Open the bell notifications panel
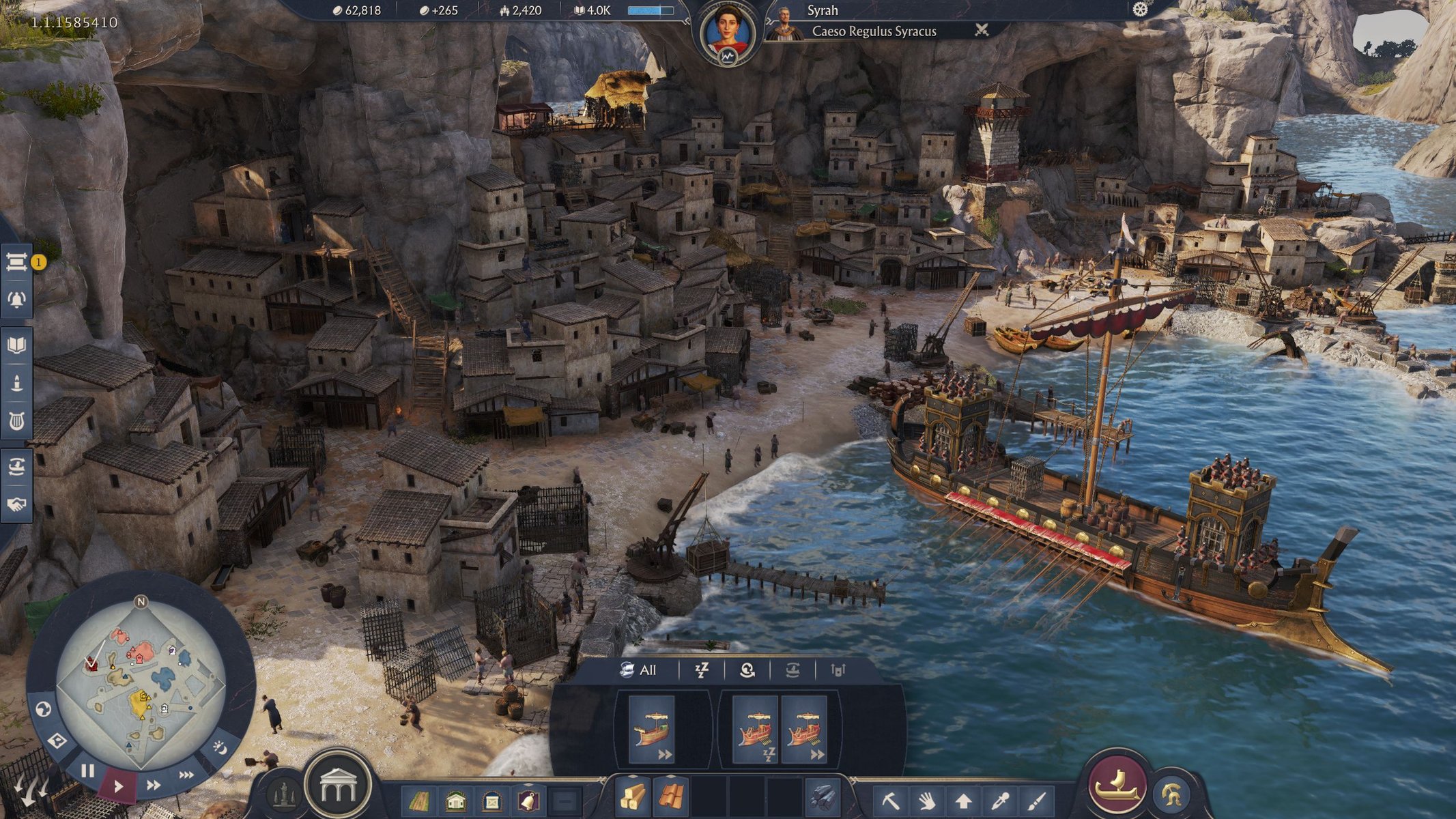Image resolution: width=1456 pixels, height=819 pixels. pos(16,300)
